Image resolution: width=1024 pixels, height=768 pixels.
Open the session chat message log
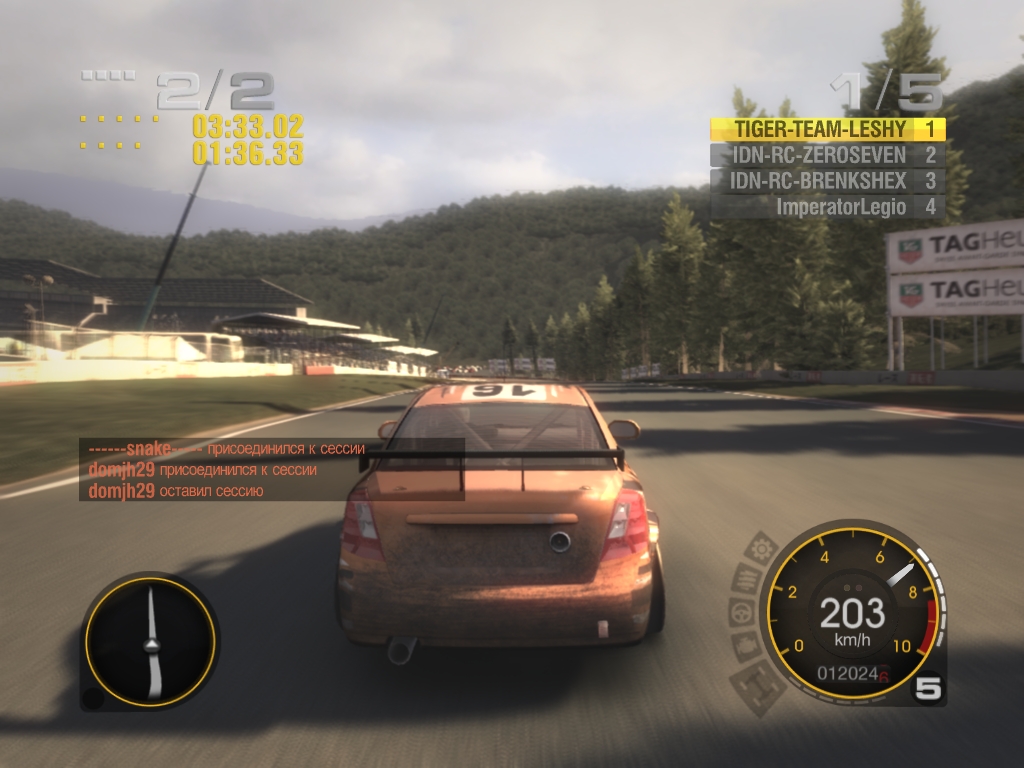coord(272,470)
